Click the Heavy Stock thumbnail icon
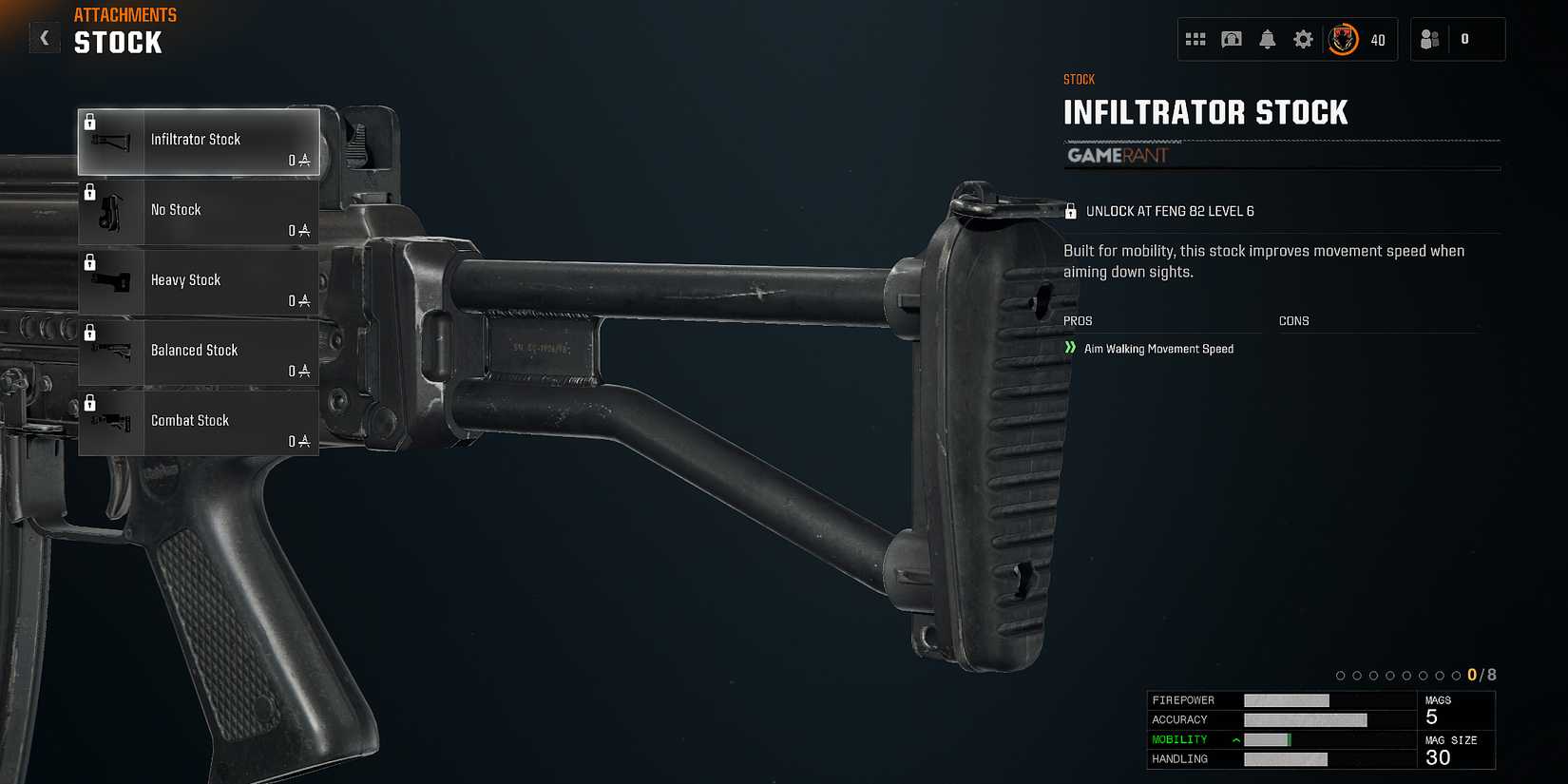 coord(111,282)
